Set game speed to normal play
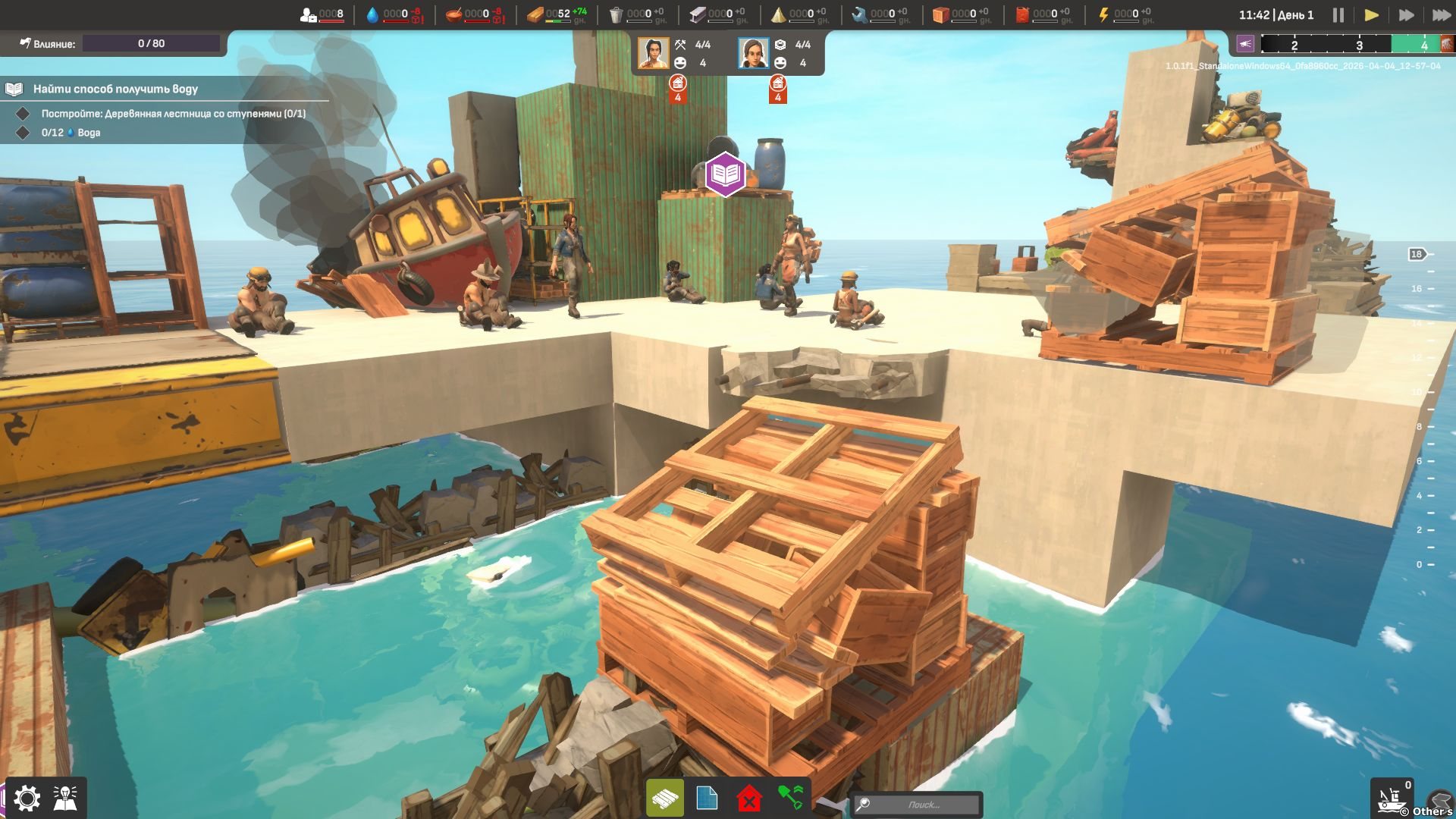The image size is (1456, 819). (x=1371, y=15)
